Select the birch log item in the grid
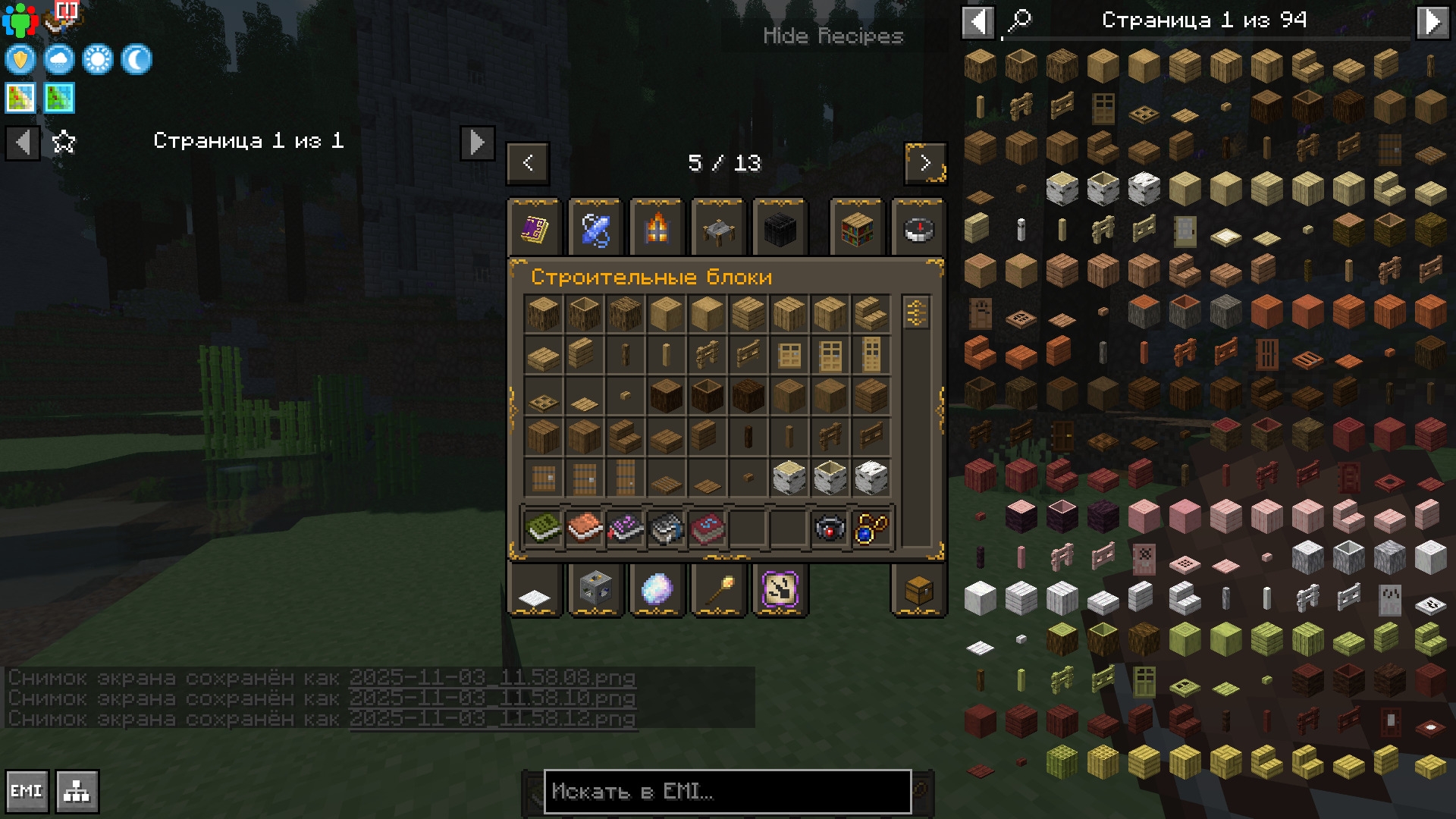This screenshot has height=819, width=1456. coord(789,478)
